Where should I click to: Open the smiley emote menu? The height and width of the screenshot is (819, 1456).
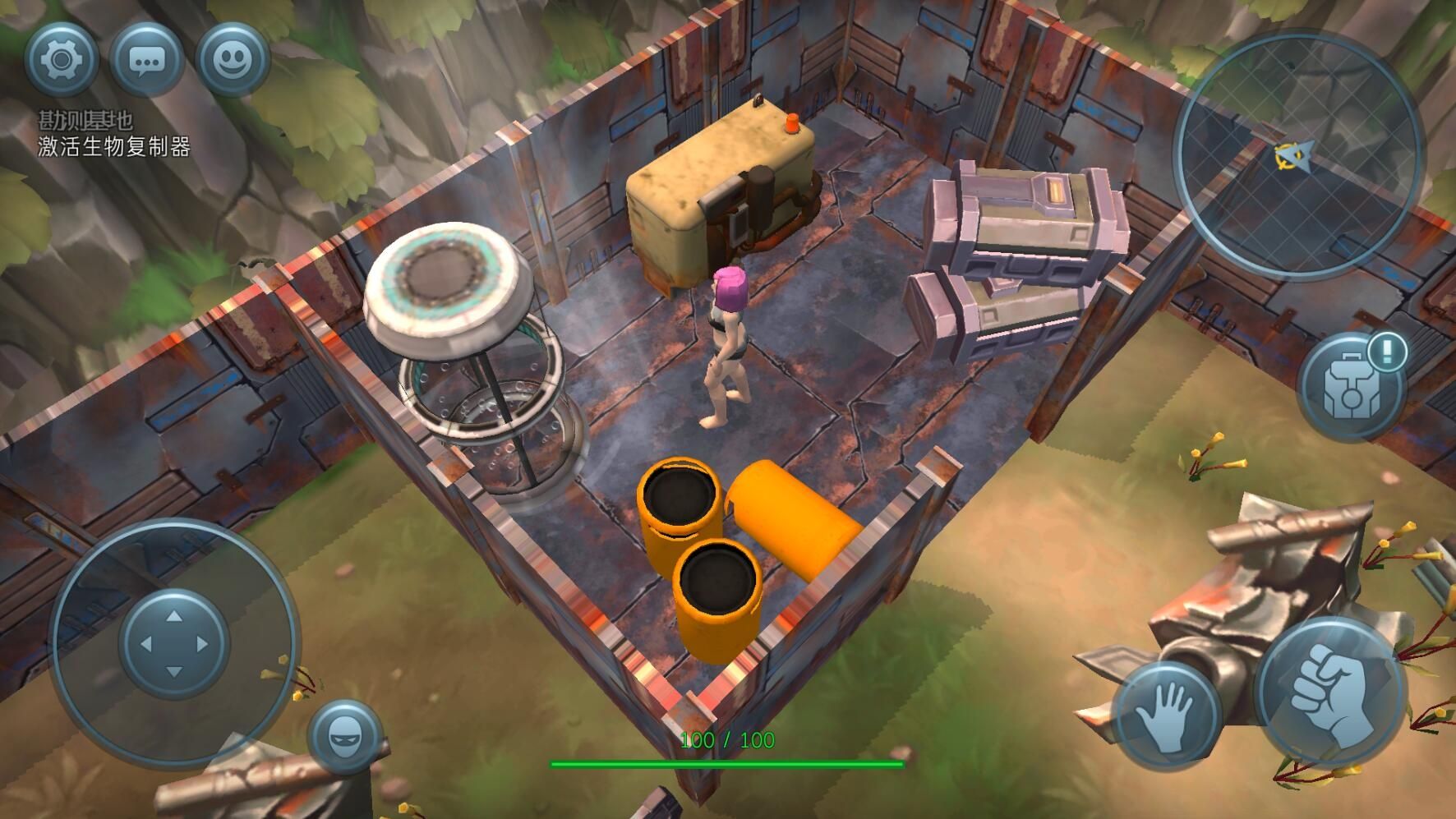point(233,59)
